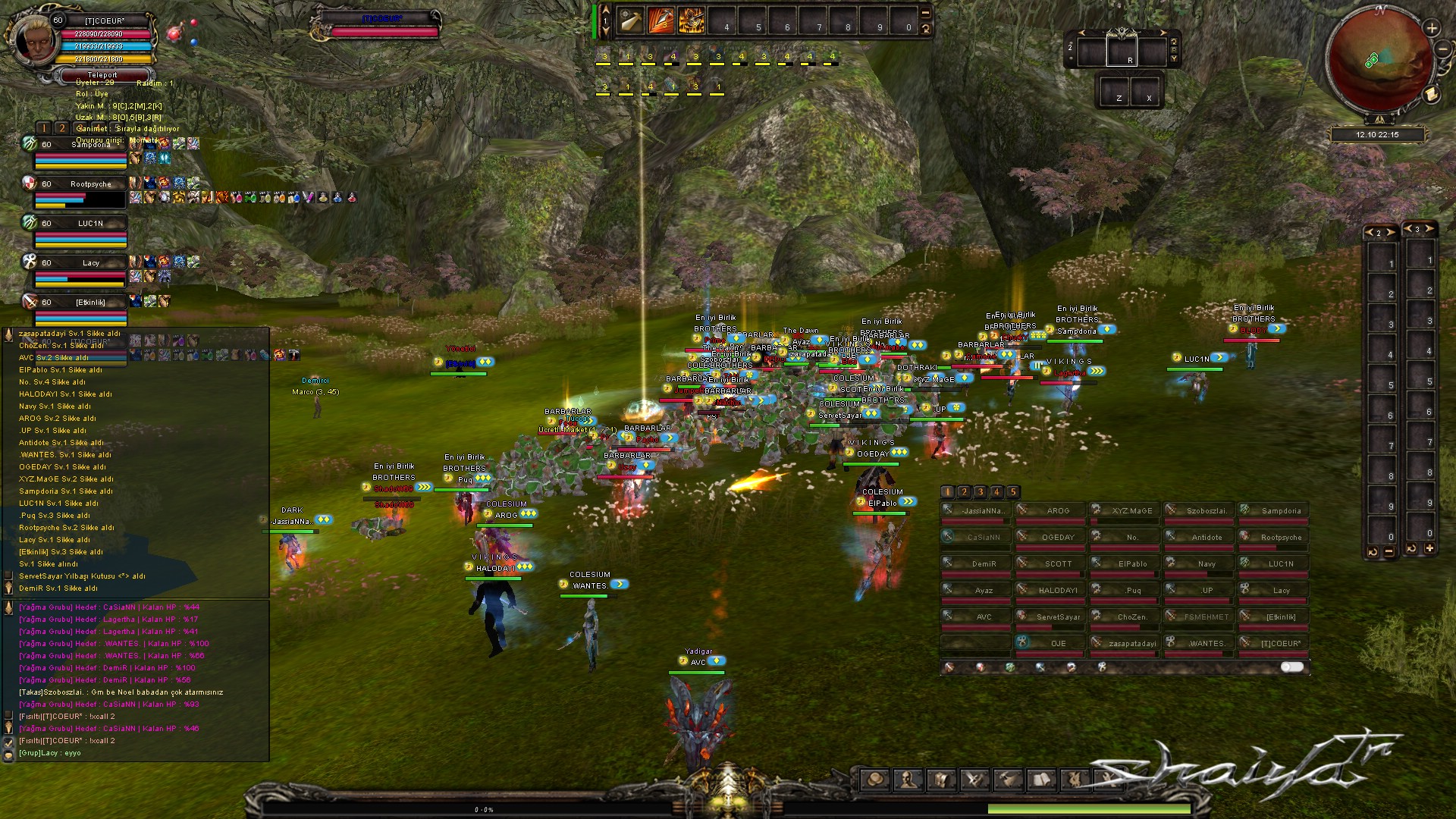Image resolution: width=1456 pixels, height=819 pixels.
Task: Zoom in the minimap with plus button
Action: 1432,29
